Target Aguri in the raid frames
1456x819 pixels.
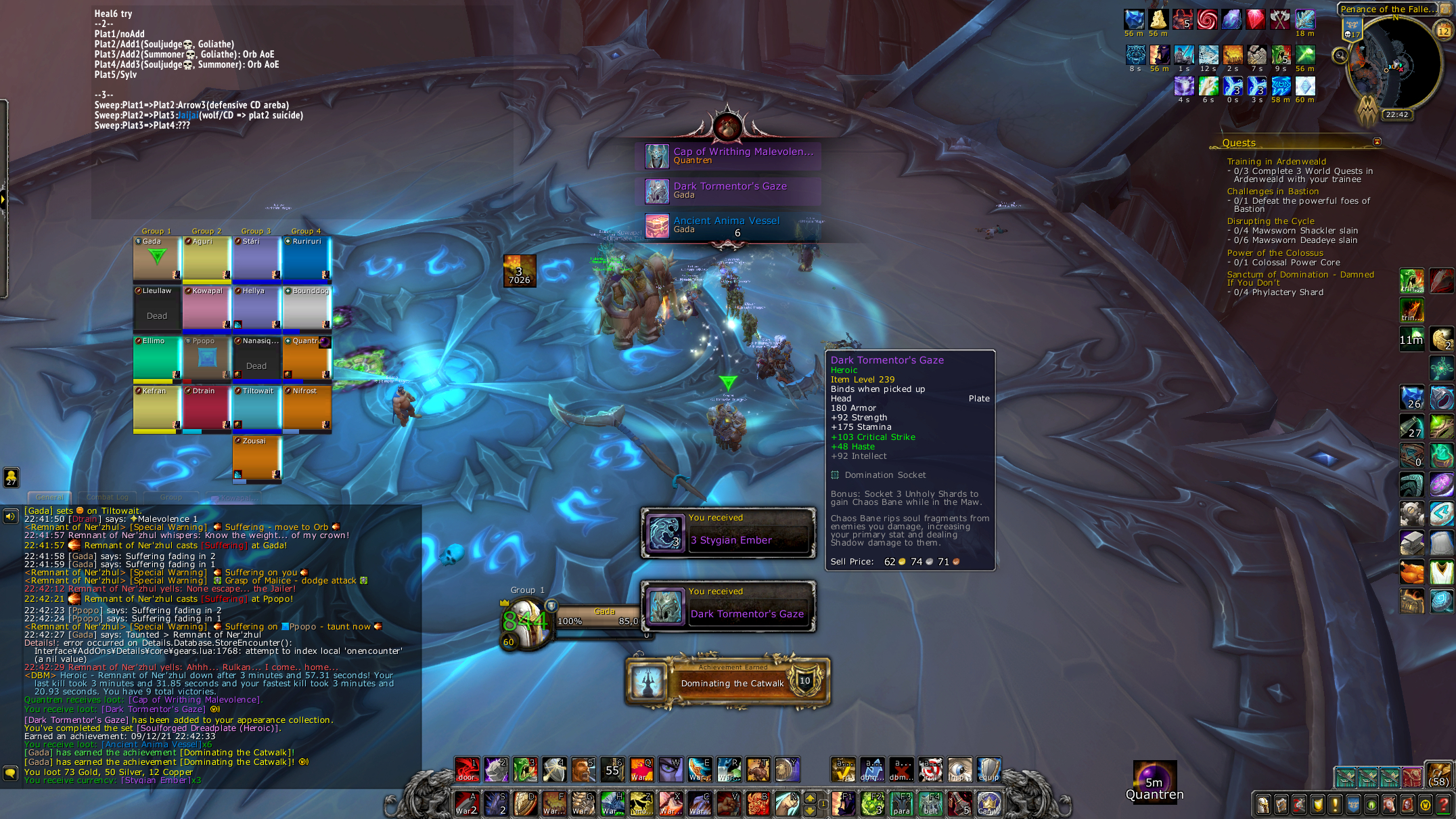[x=206, y=259]
